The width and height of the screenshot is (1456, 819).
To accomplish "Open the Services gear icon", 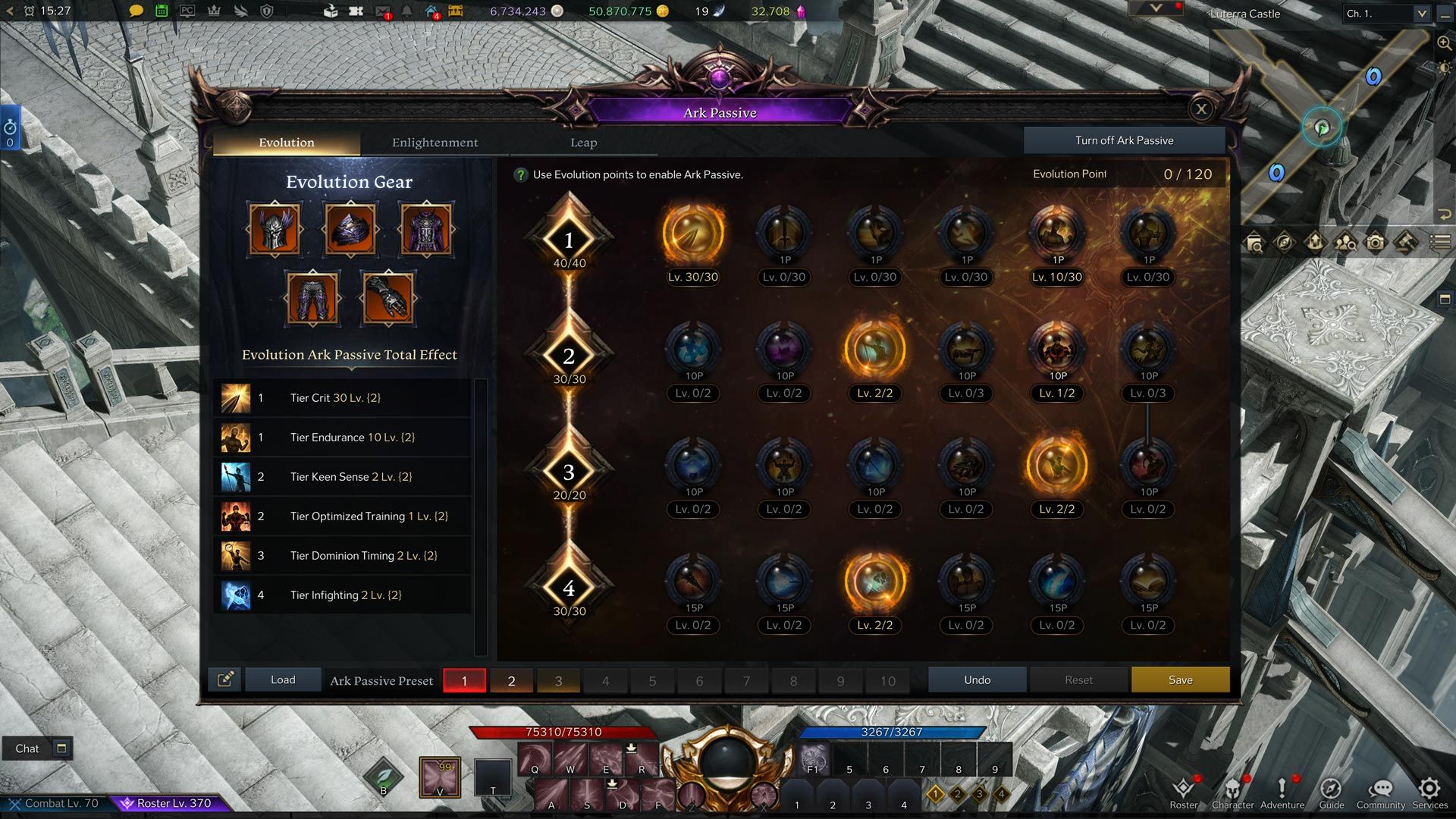I will (1430, 789).
